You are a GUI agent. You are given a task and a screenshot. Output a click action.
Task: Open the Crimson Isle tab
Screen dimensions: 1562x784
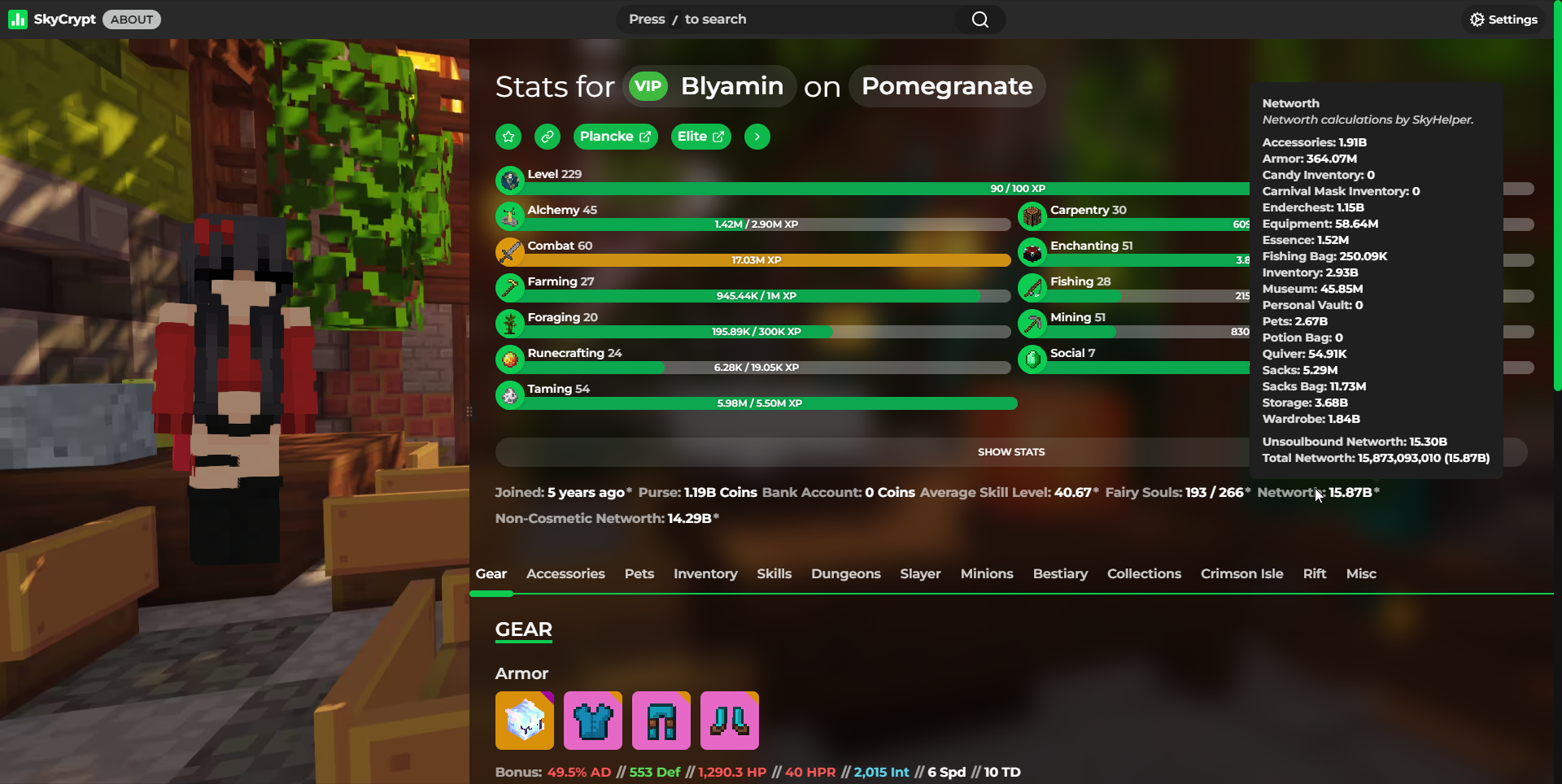(x=1241, y=574)
